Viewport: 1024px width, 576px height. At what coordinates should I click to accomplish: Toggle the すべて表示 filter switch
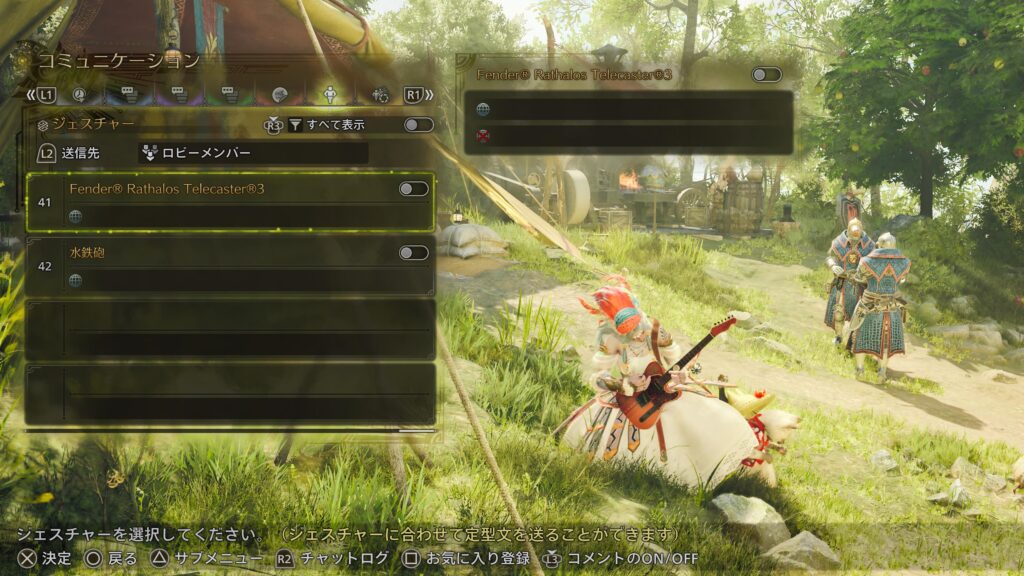point(418,125)
